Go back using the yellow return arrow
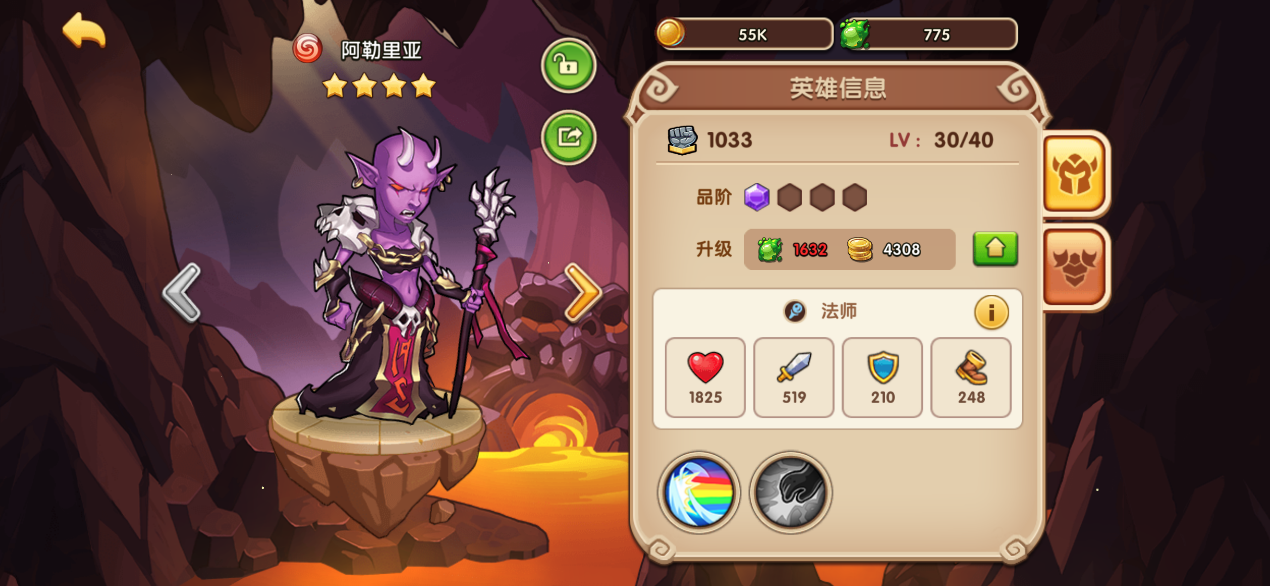Screen dimensions: 1270x586 (x=84, y=30)
